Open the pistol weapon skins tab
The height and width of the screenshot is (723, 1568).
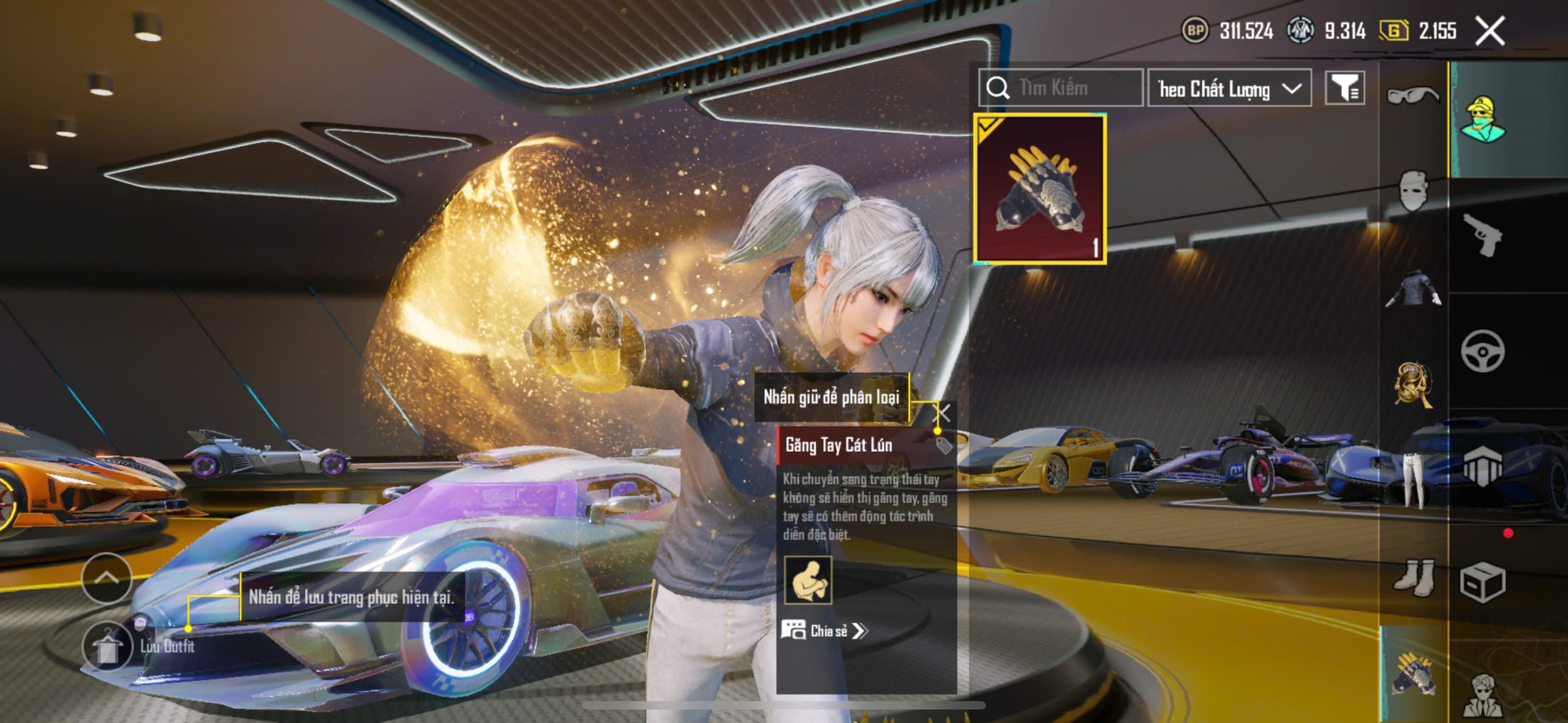1482,235
